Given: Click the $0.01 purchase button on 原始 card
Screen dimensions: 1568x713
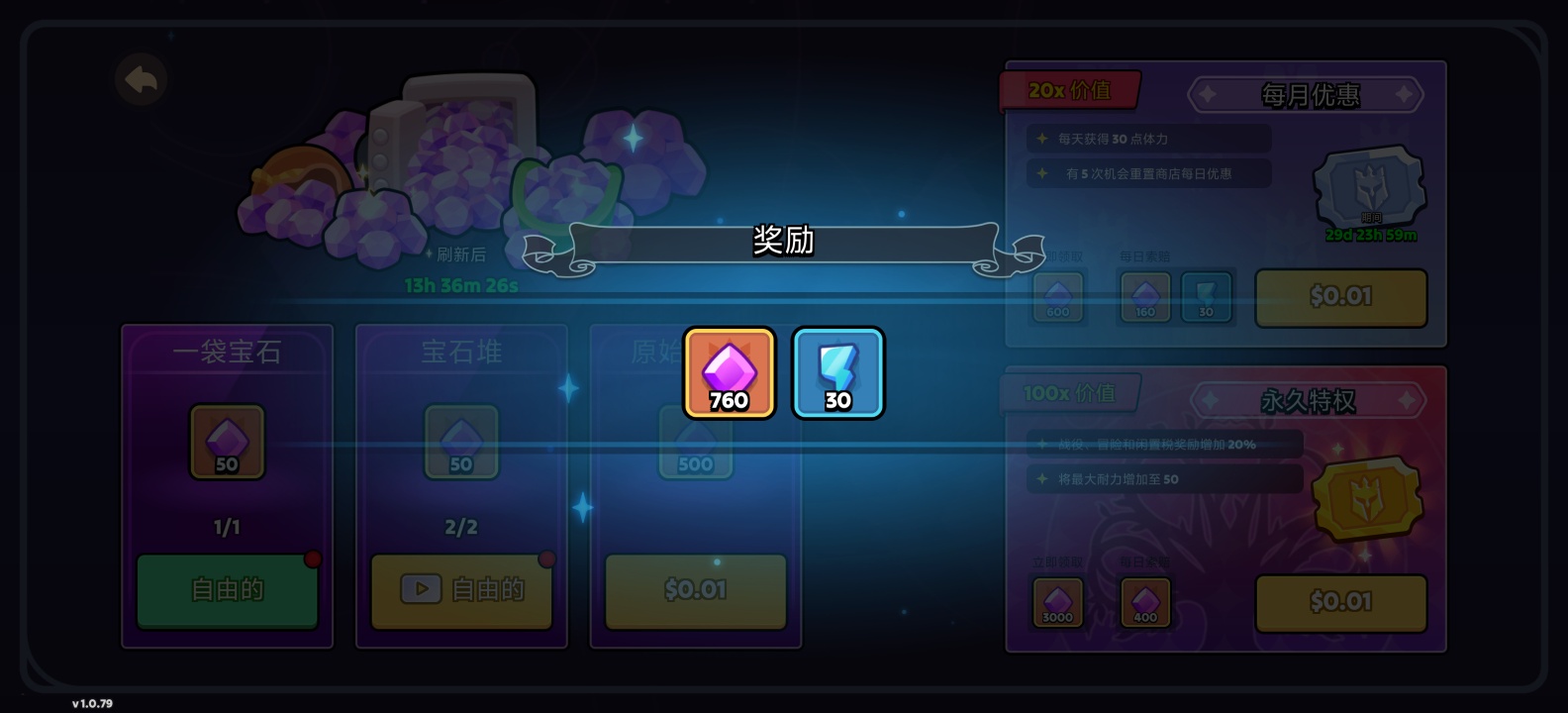Looking at the screenshot, I should pos(696,590).
